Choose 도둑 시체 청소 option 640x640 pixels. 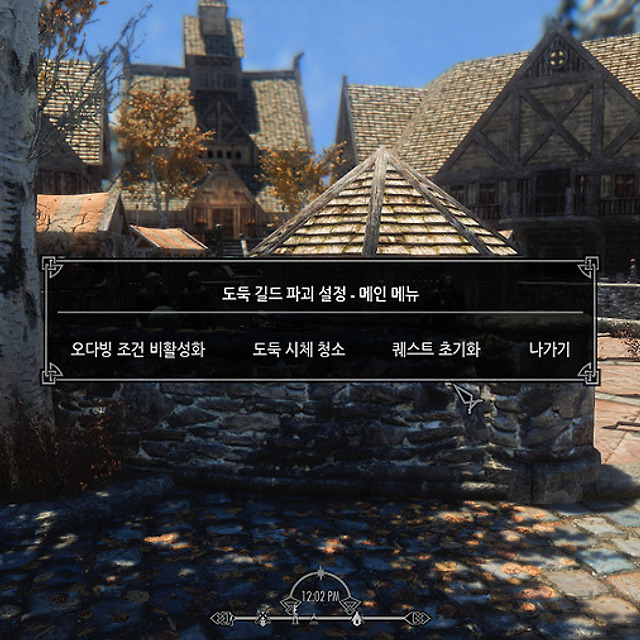(x=299, y=350)
